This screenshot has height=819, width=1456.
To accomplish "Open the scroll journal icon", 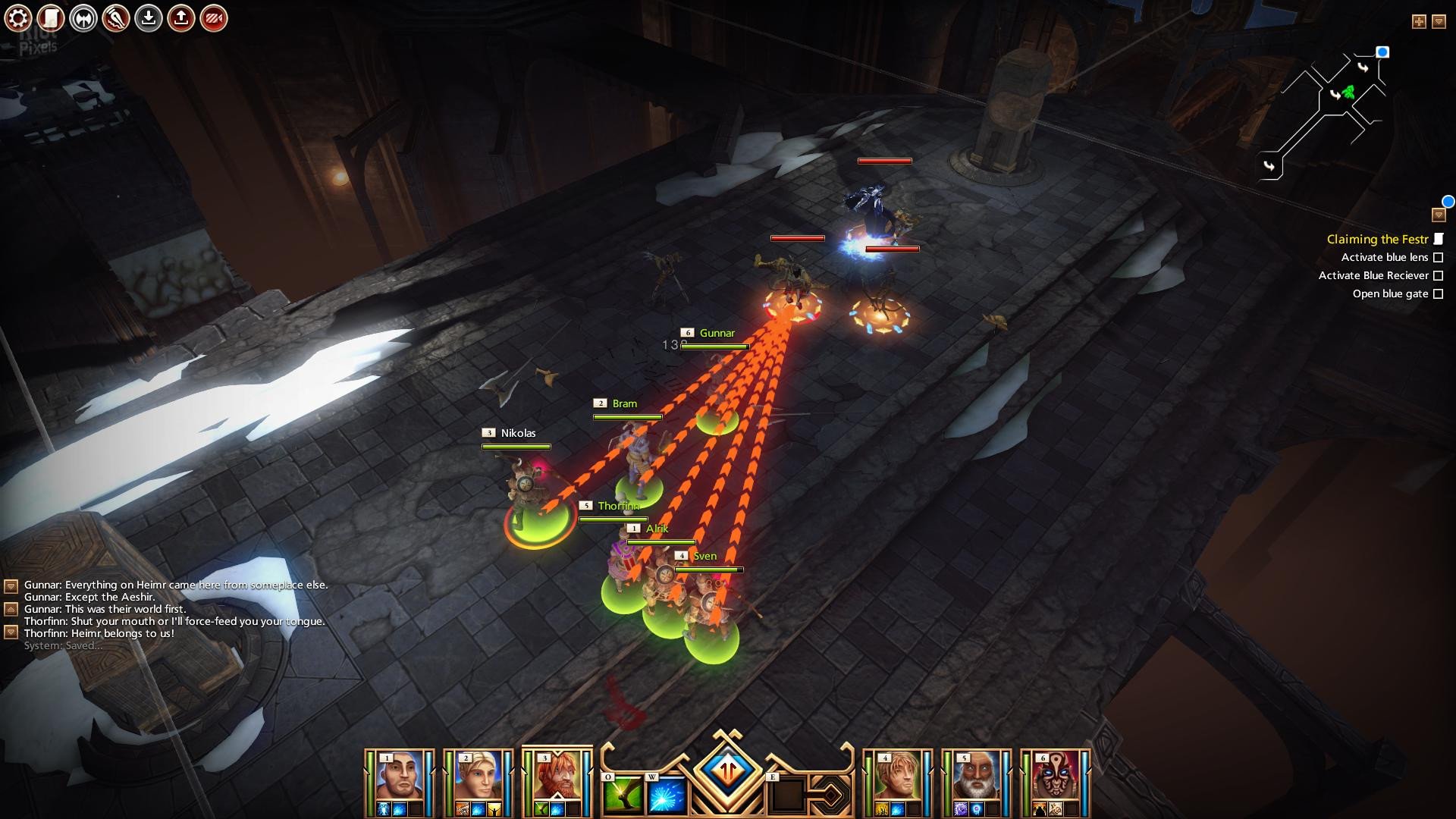I will [x=51, y=18].
